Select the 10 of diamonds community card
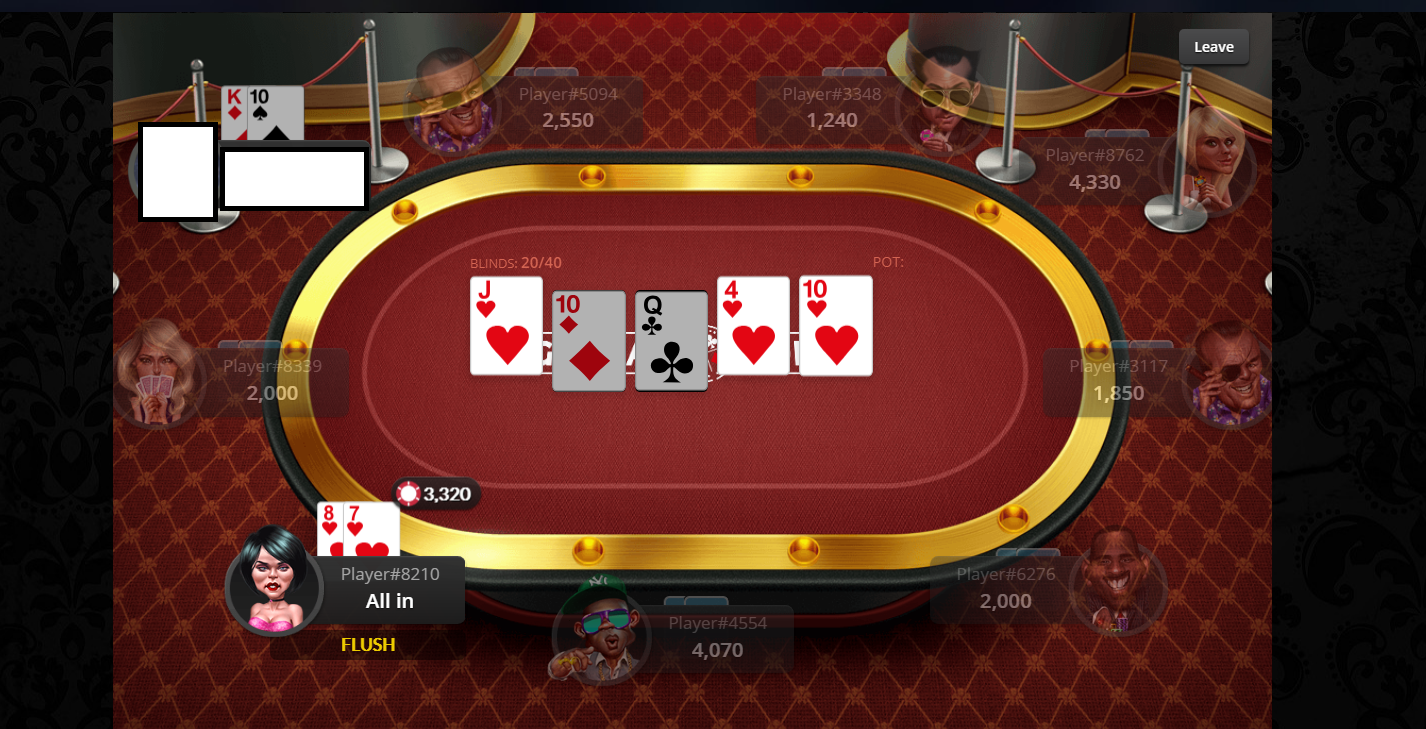Viewport: 1426px width, 729px height. click(x=589, y=341)
